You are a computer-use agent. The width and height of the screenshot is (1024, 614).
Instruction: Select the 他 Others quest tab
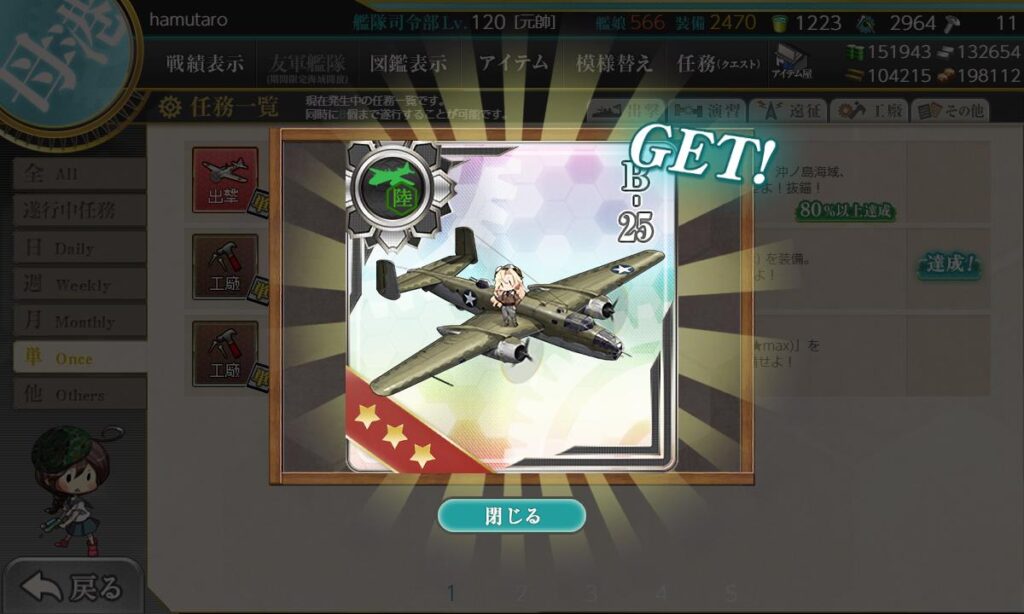78,395
